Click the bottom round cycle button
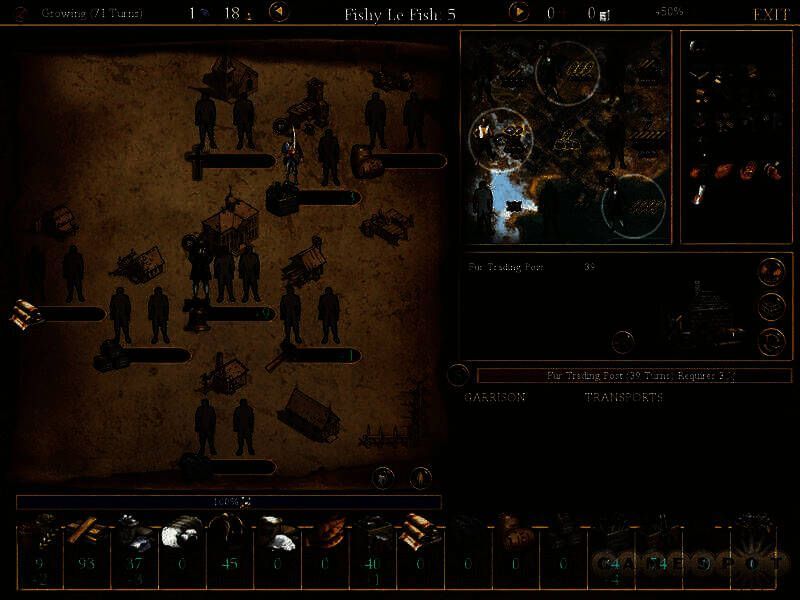The image size is (800, 600). [770, 340]
